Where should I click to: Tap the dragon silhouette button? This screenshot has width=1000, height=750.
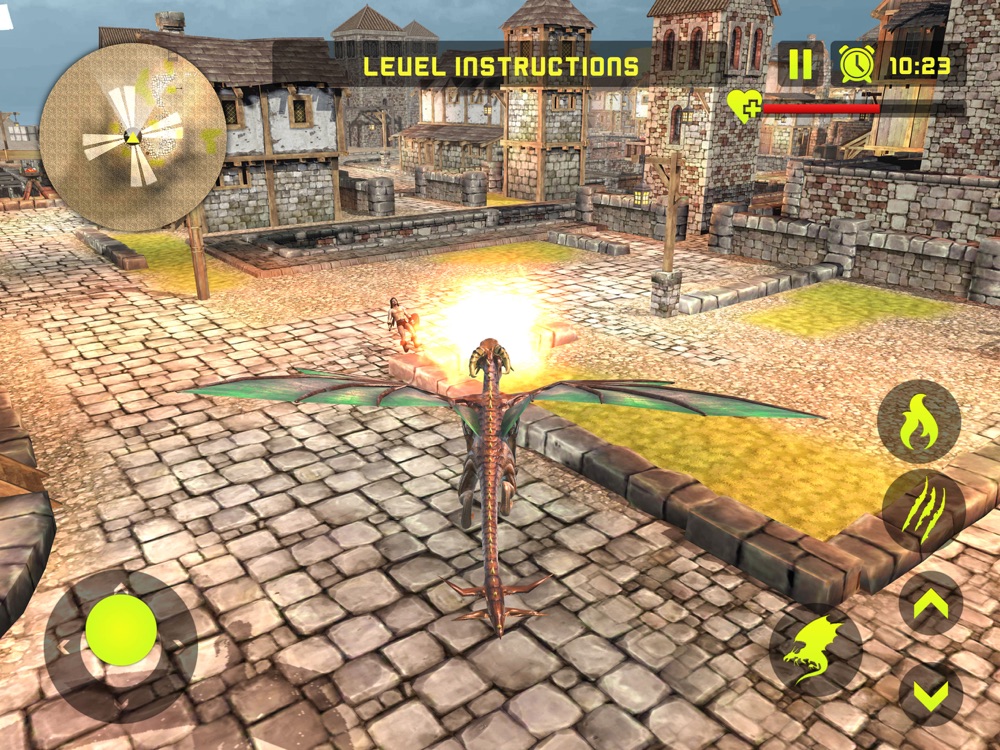point(816,650)
